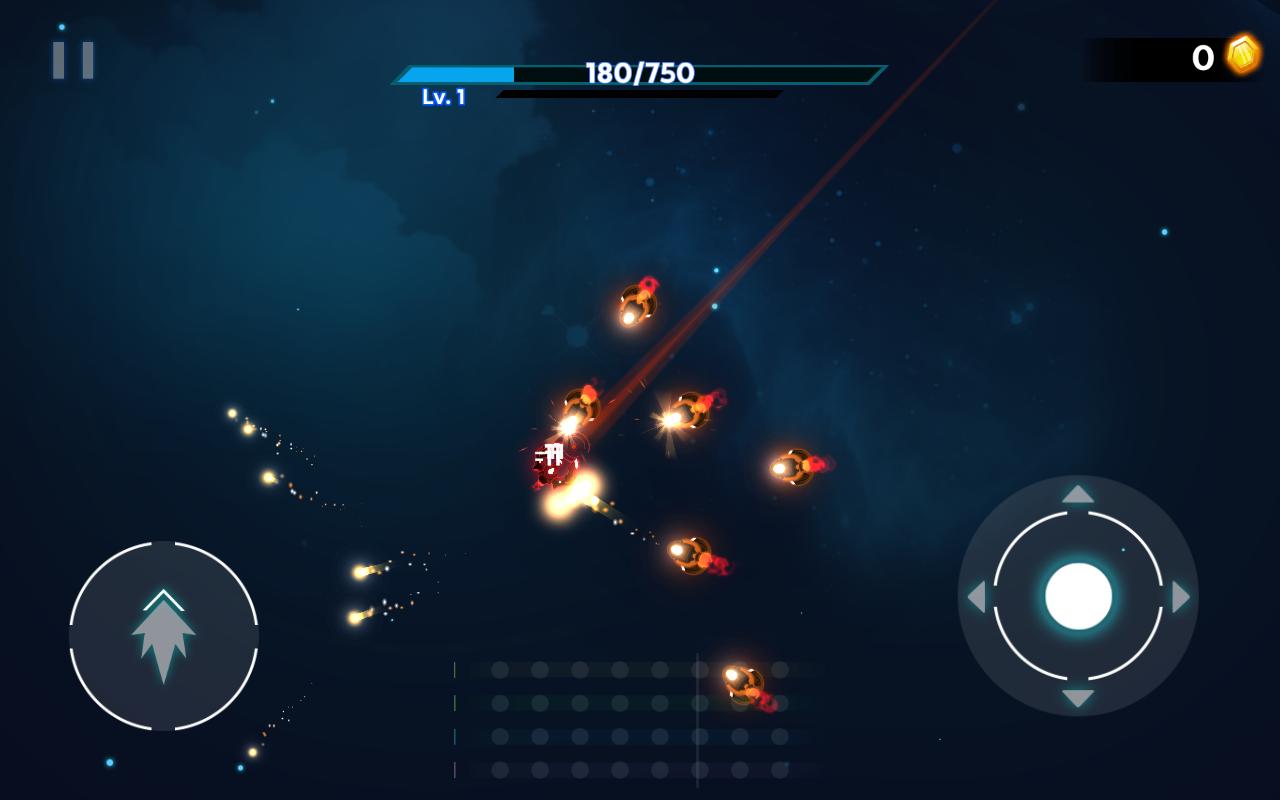Image resolution: width=1280 pixels, height=800 pixels.
Task: Steer using the joystick left arrow
Action: tap(976, 597)
